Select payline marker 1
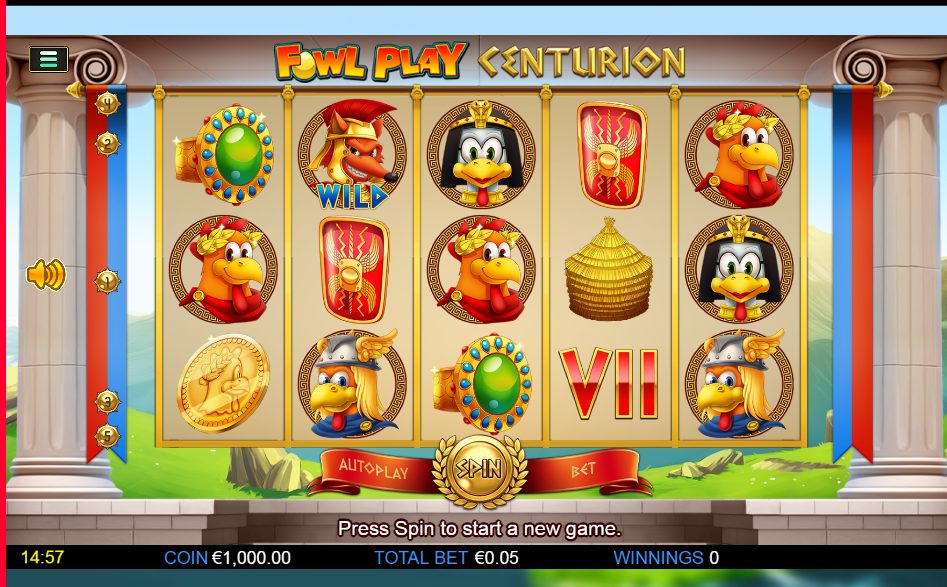947x587 pixels. click(x=107, y=281)
